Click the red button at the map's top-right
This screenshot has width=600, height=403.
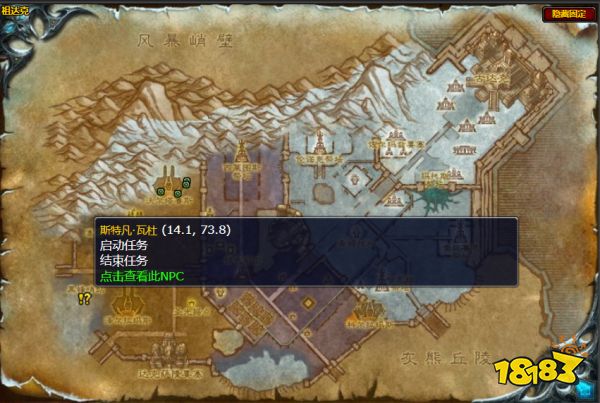(x=565, y=15)
